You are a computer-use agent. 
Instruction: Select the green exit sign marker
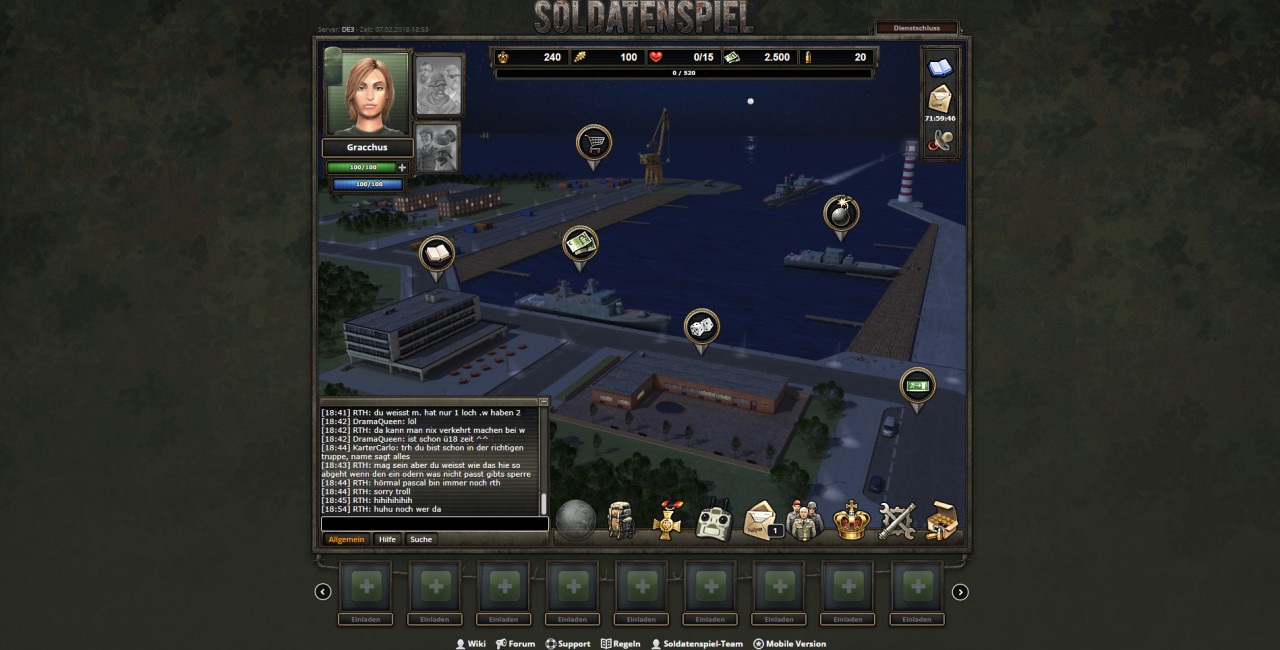click(916, 385)
